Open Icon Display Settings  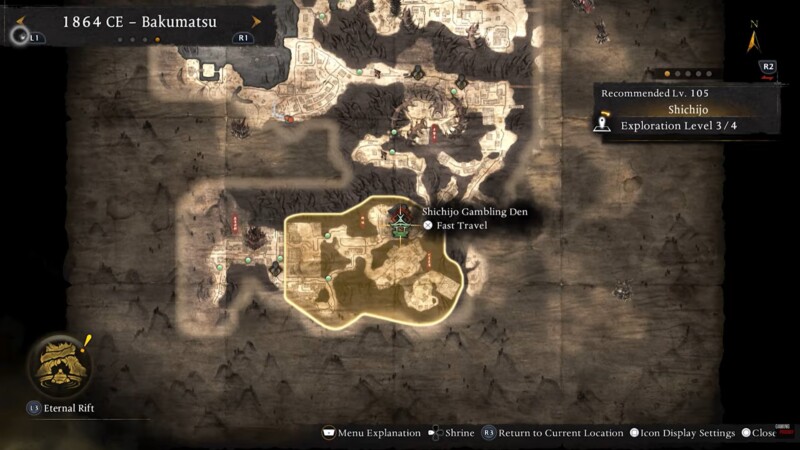[683, 433]
